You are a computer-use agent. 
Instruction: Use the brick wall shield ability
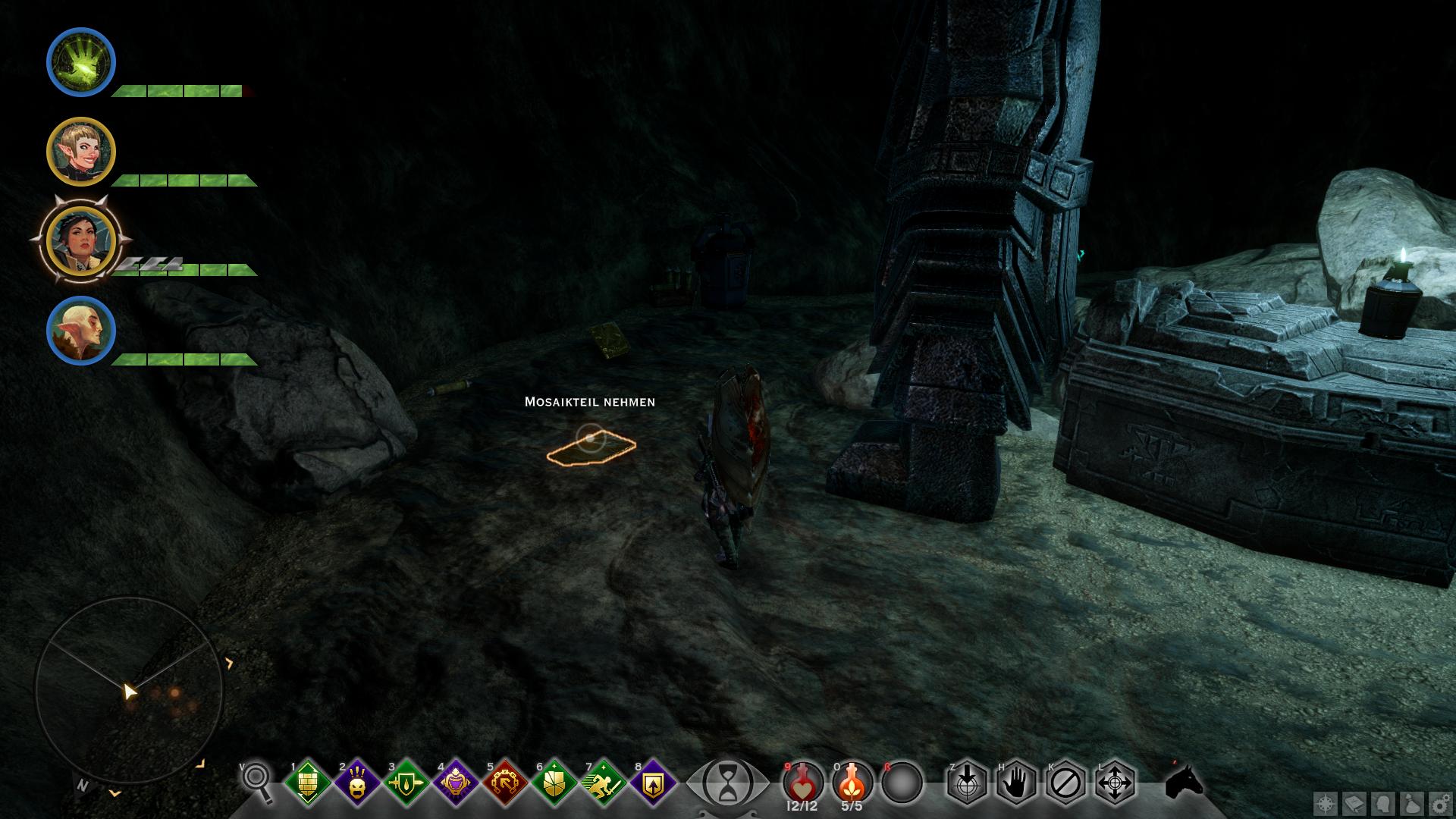pos(307,782)
